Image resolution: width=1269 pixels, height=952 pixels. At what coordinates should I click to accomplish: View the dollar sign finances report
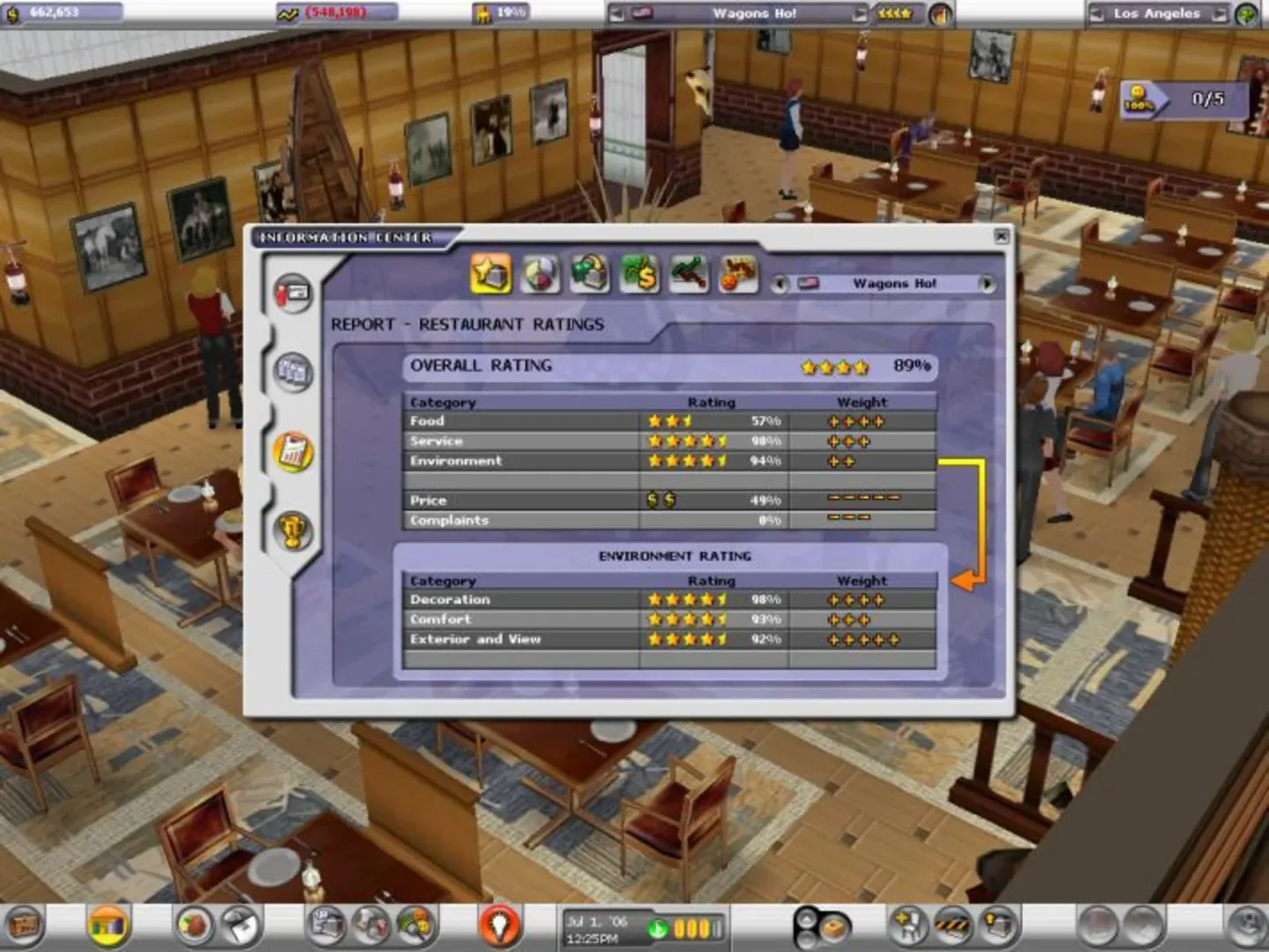click(x=638, y=274)
